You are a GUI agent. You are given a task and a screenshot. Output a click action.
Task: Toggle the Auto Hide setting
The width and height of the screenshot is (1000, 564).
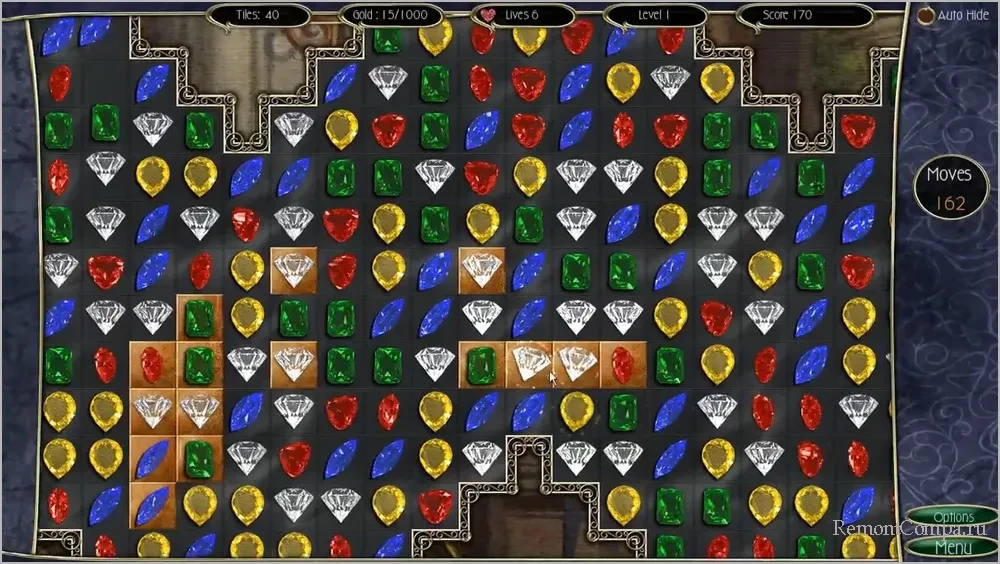coord(926,16)
